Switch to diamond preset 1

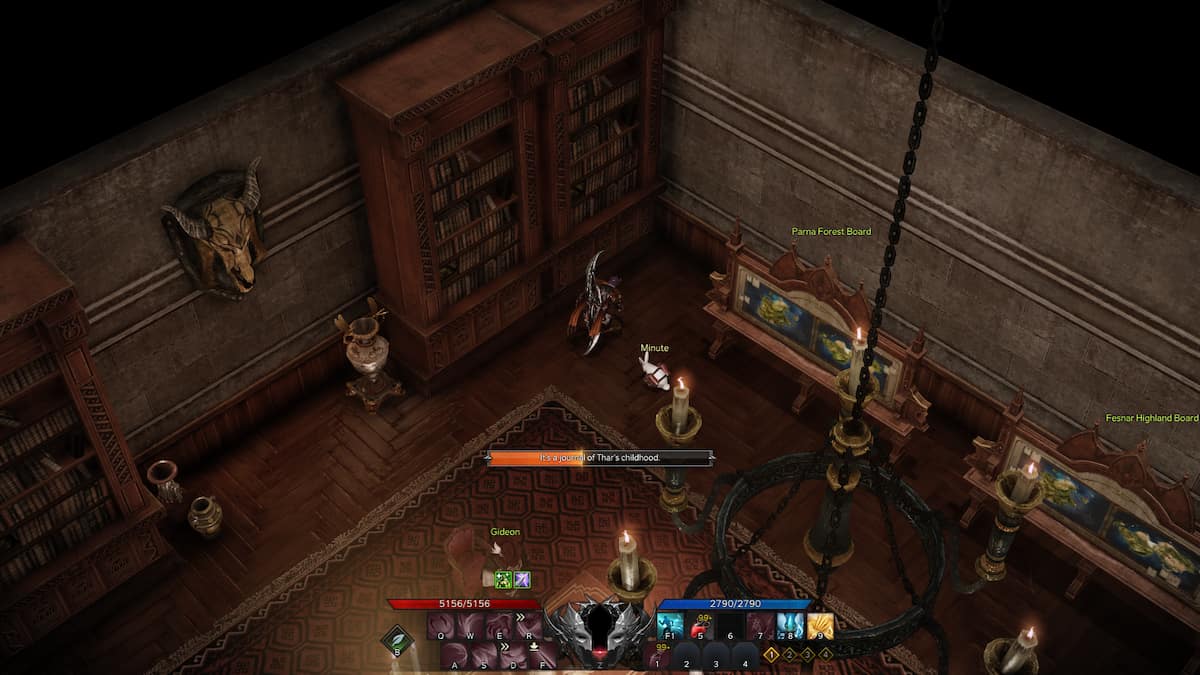771,654
